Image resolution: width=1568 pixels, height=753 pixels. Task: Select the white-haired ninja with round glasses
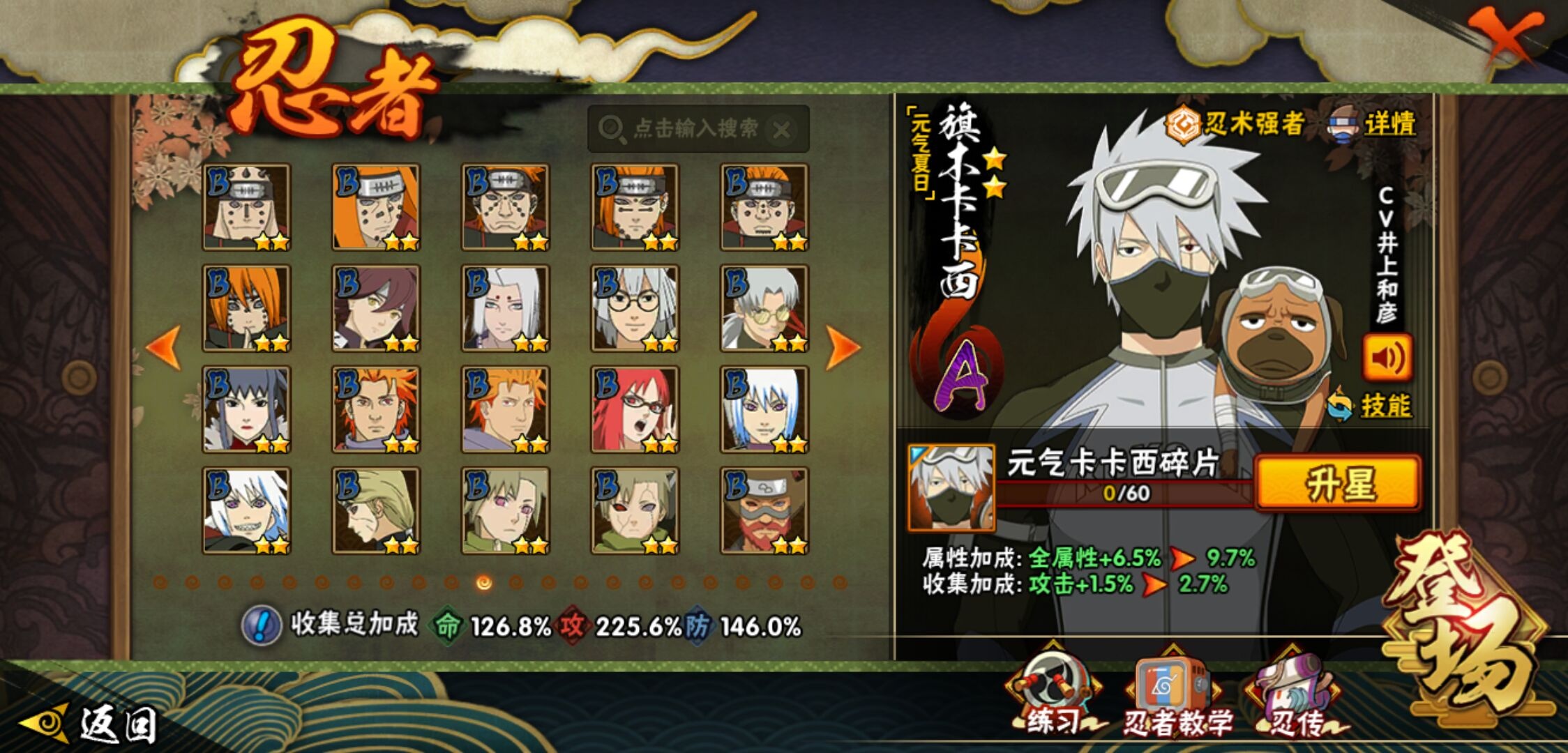click(x=635, y=308)
